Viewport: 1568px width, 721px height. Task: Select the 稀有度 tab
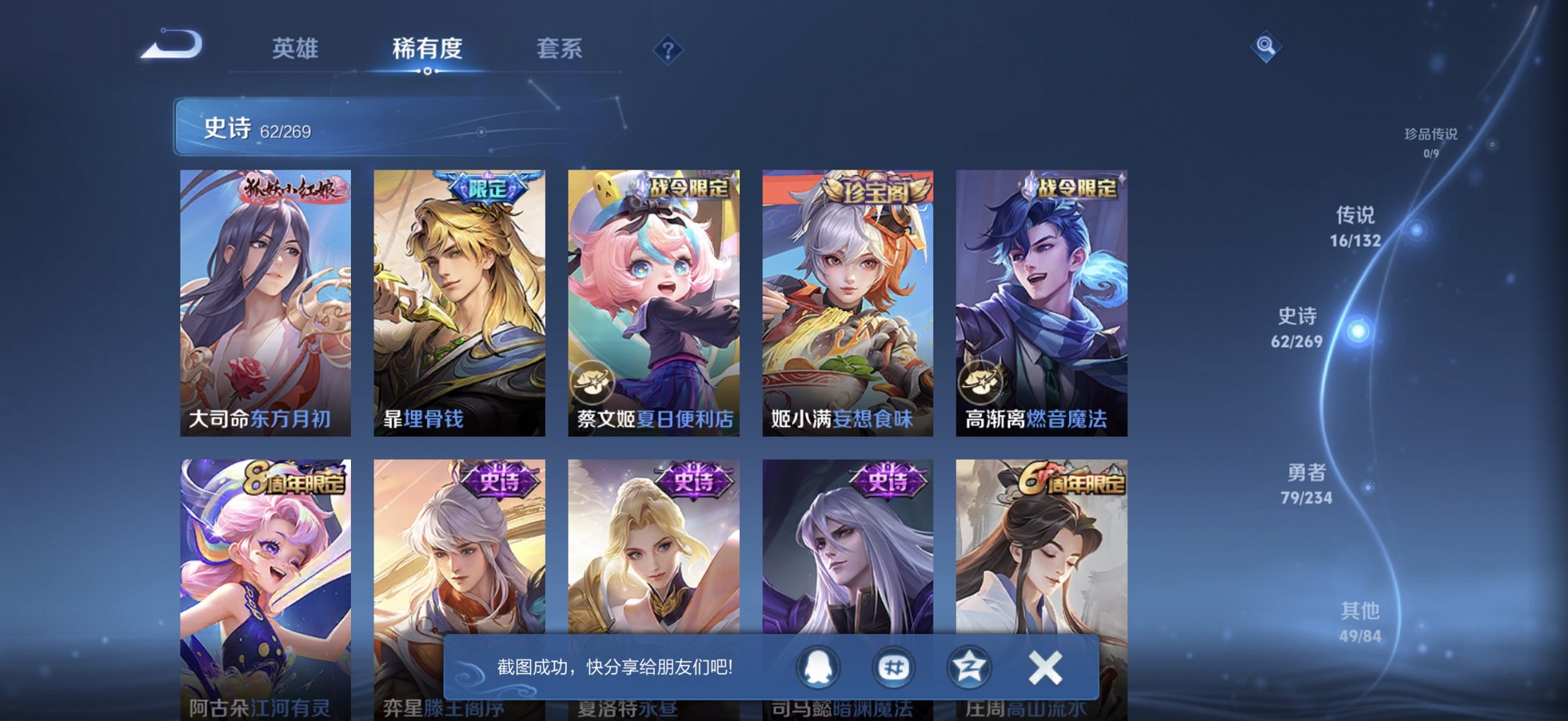pos(426,48)
